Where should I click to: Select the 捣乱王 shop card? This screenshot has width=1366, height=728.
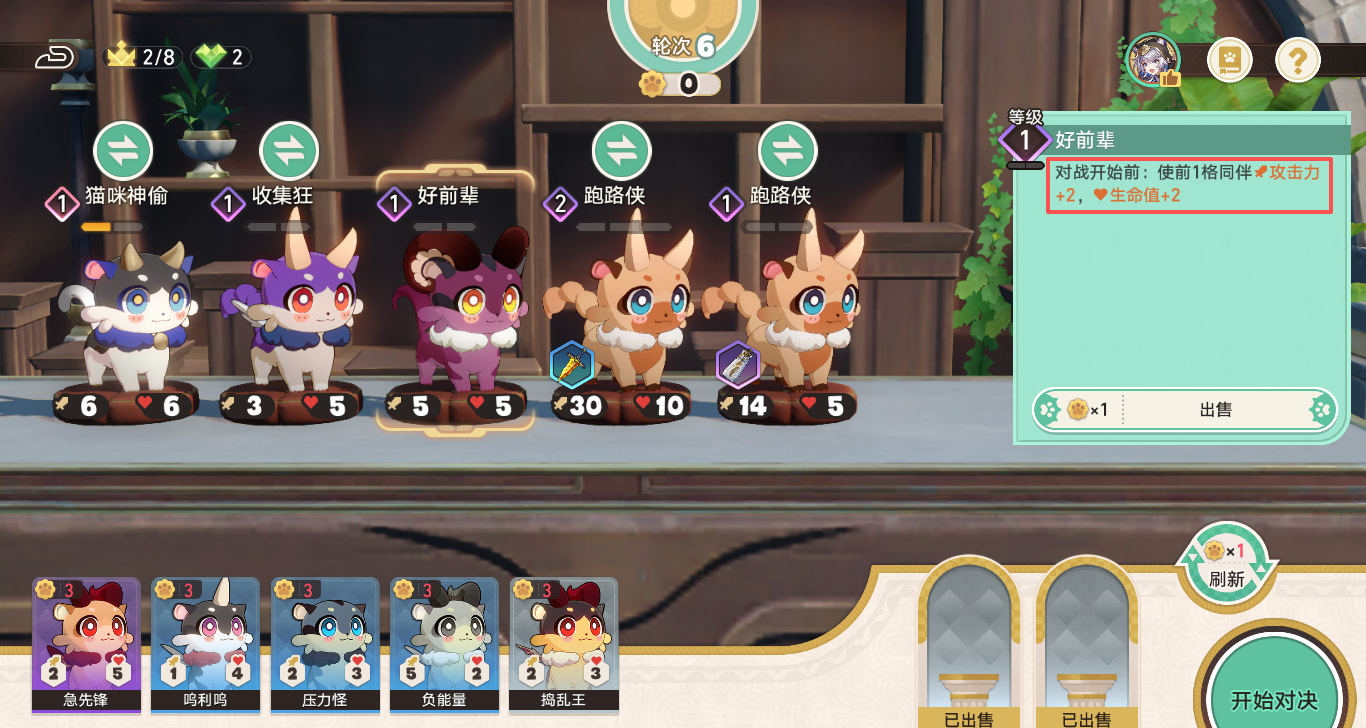tap(563, 640)
